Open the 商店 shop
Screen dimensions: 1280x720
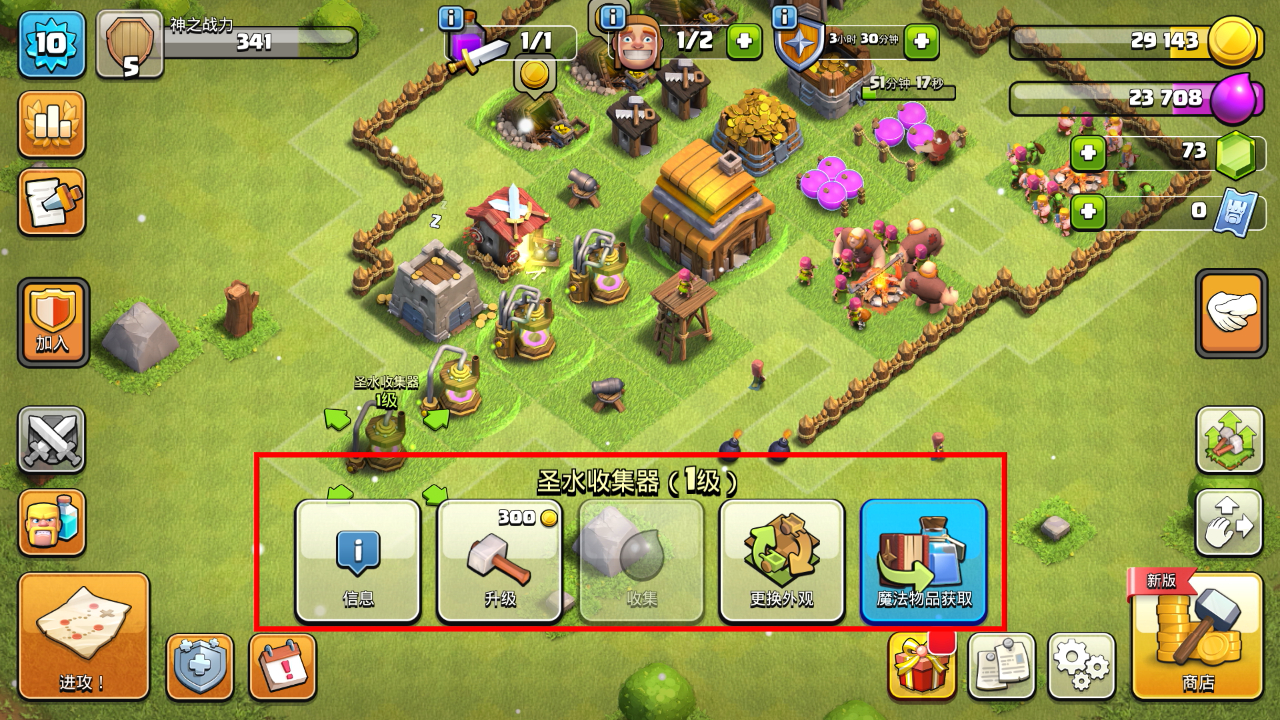click(x=1197, y=635)
